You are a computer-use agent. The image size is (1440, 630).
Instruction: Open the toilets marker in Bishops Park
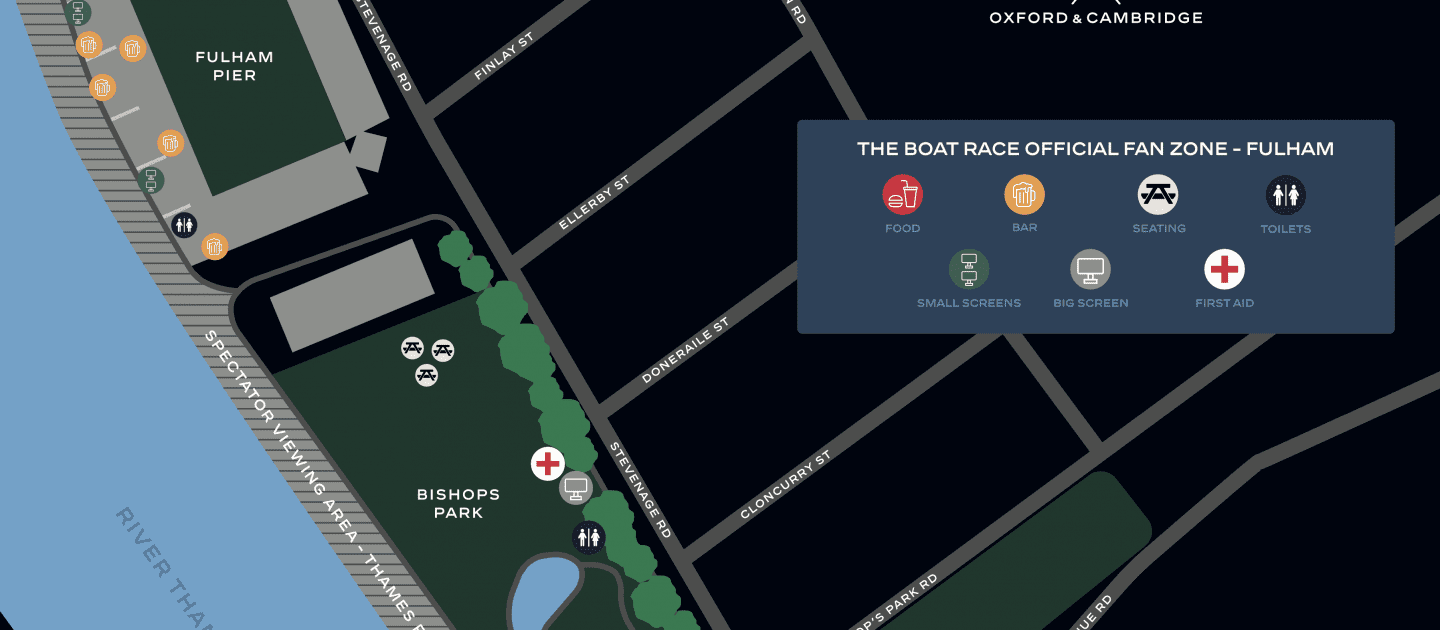588,538
